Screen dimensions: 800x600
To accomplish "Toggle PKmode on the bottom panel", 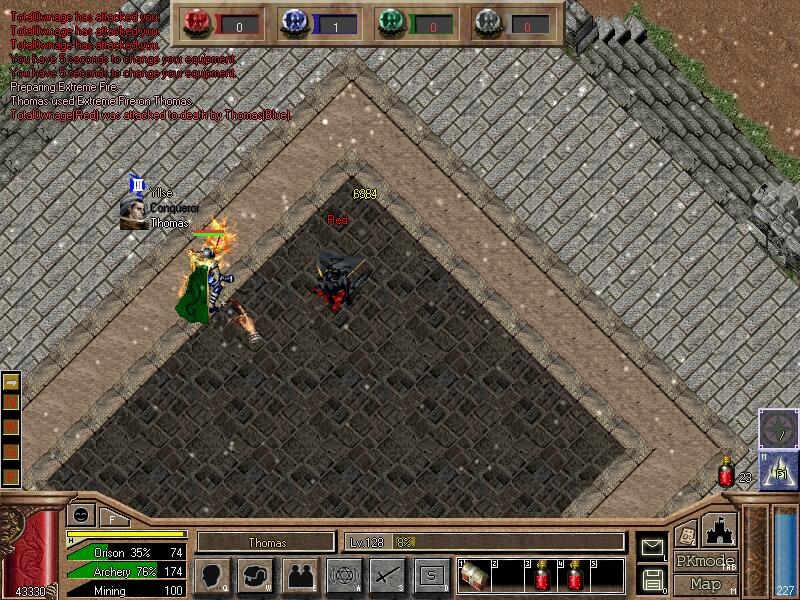I will click(x=705, y=561).
